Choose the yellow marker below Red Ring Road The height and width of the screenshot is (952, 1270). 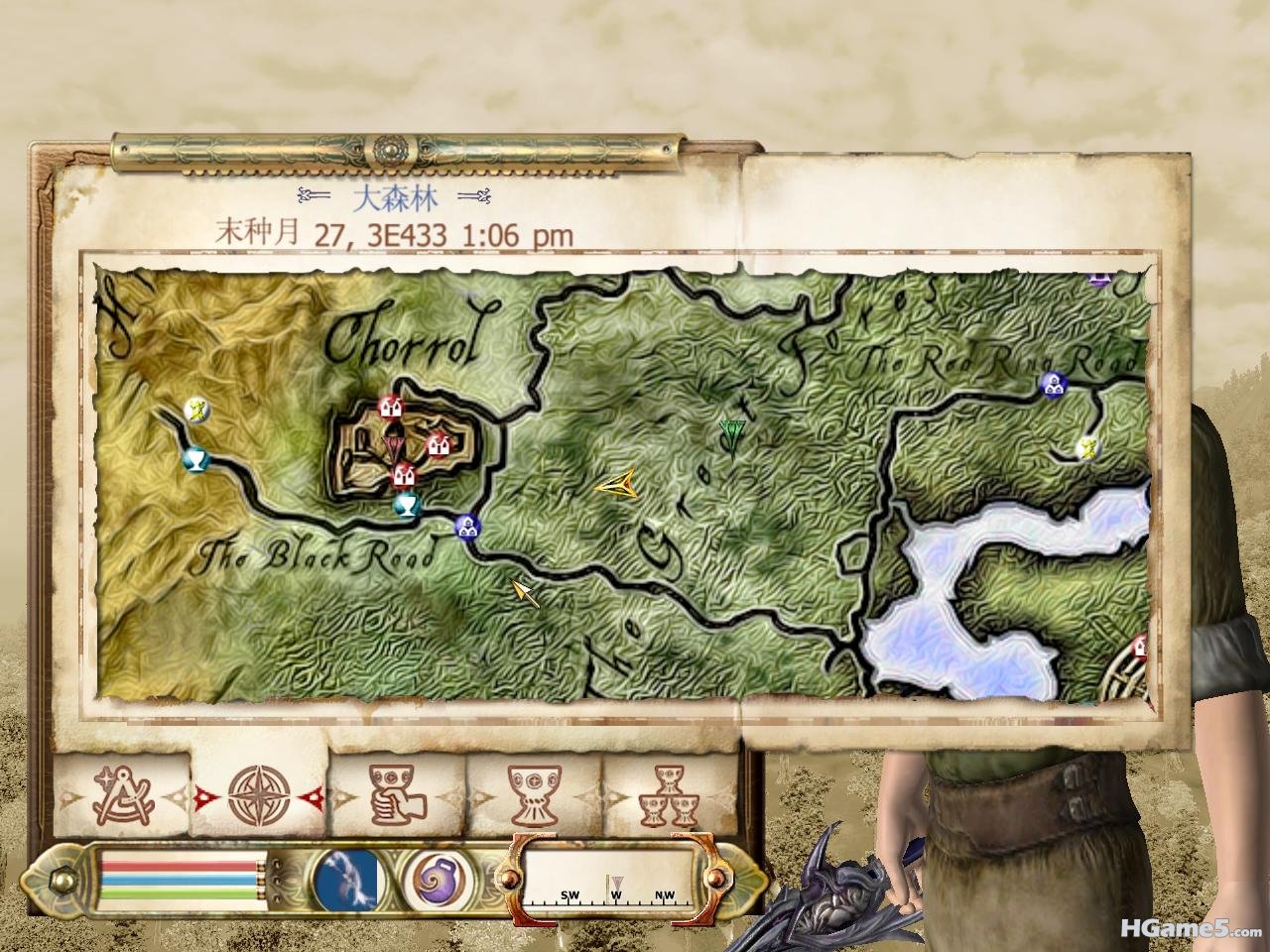point(1088,447)
